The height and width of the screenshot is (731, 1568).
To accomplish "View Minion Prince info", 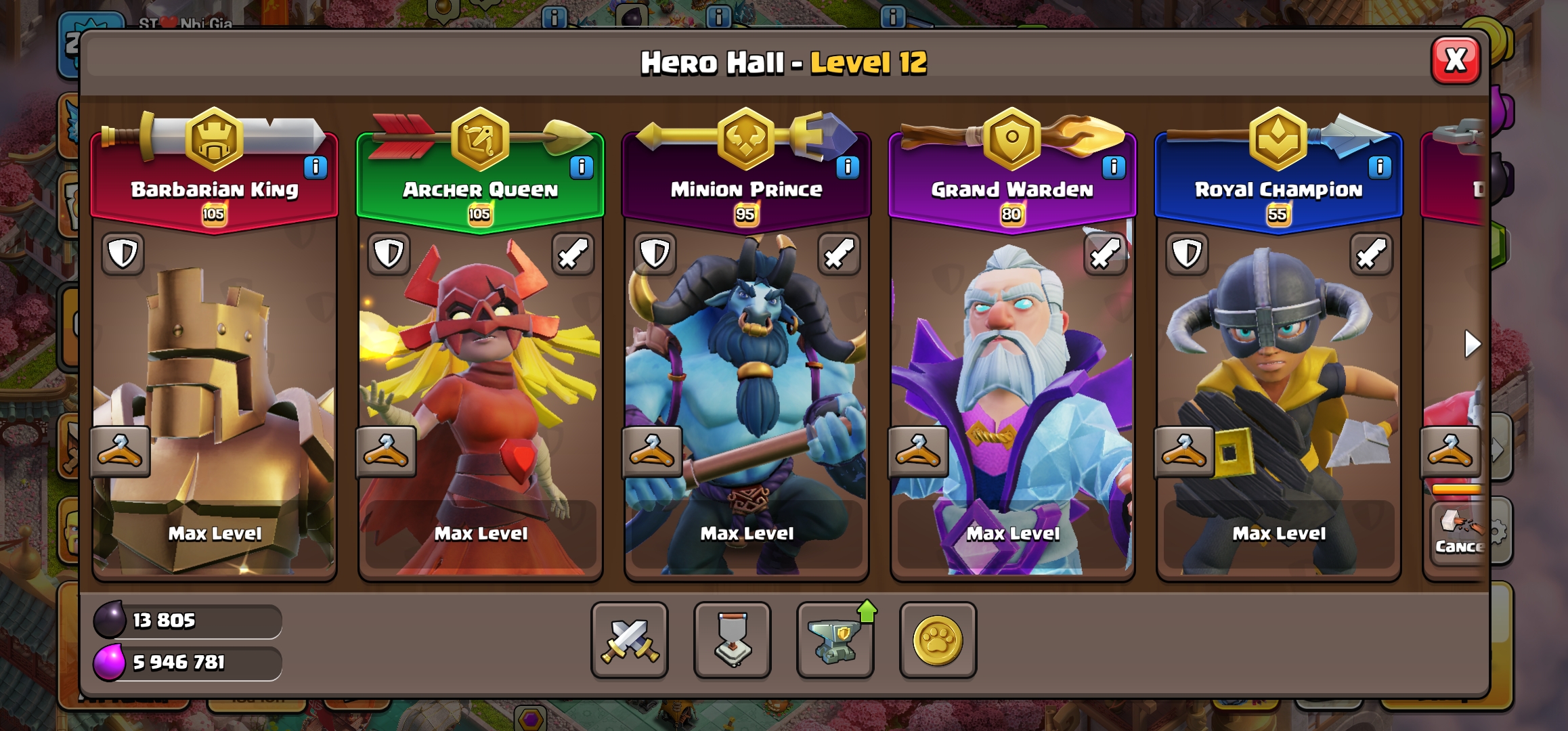I will tap(848, 167).
